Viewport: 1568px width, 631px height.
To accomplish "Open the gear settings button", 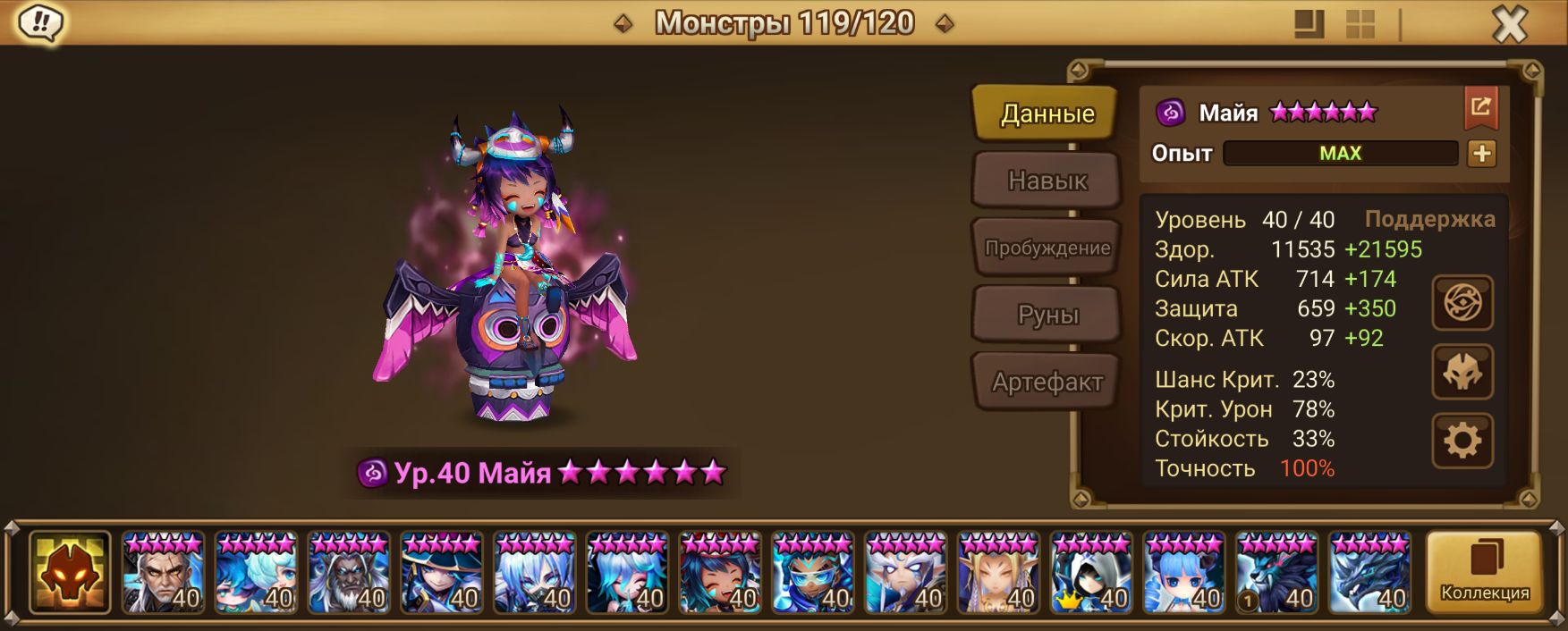I will coord(1462,441).
